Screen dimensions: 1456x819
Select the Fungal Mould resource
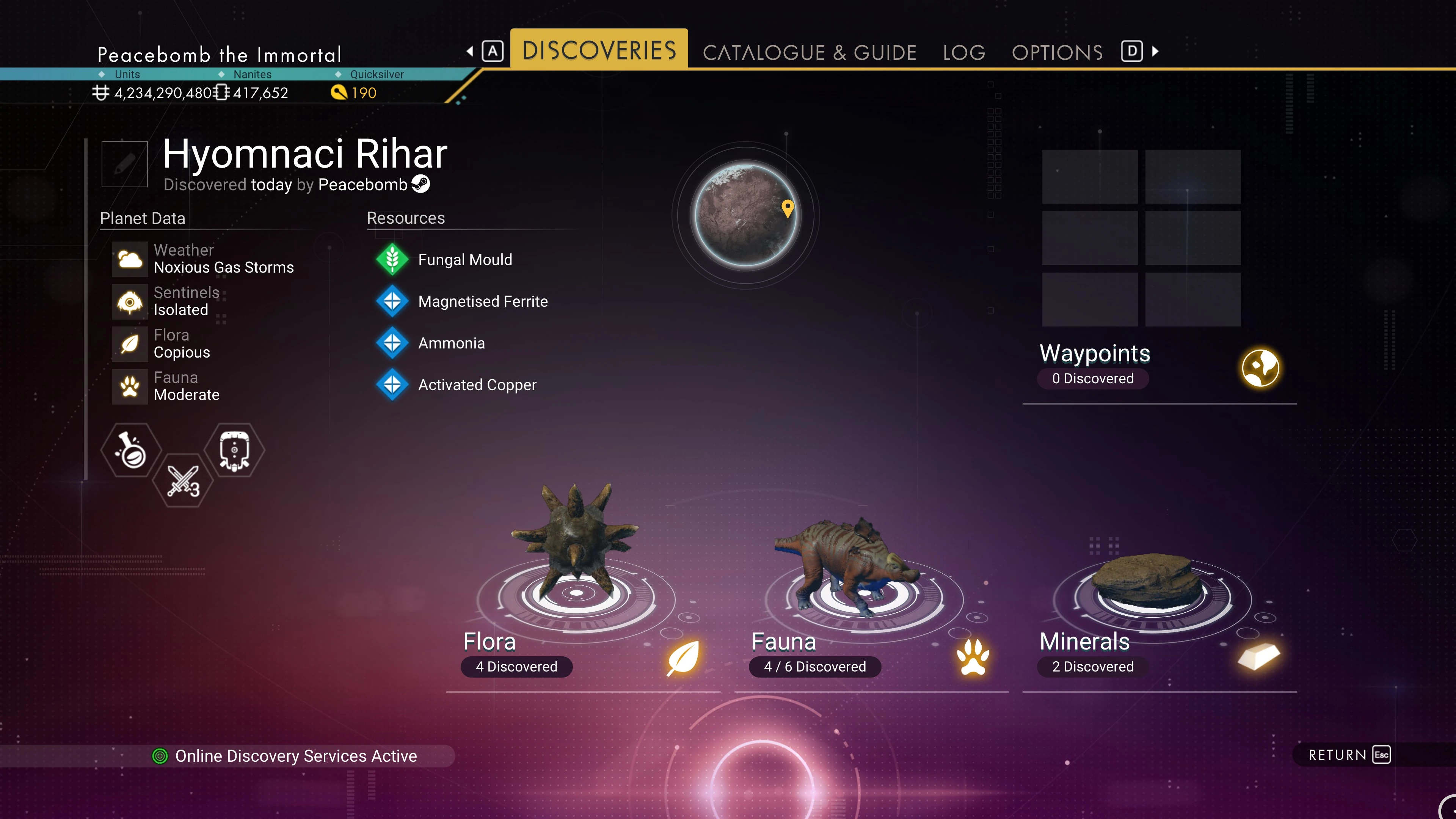464,259
